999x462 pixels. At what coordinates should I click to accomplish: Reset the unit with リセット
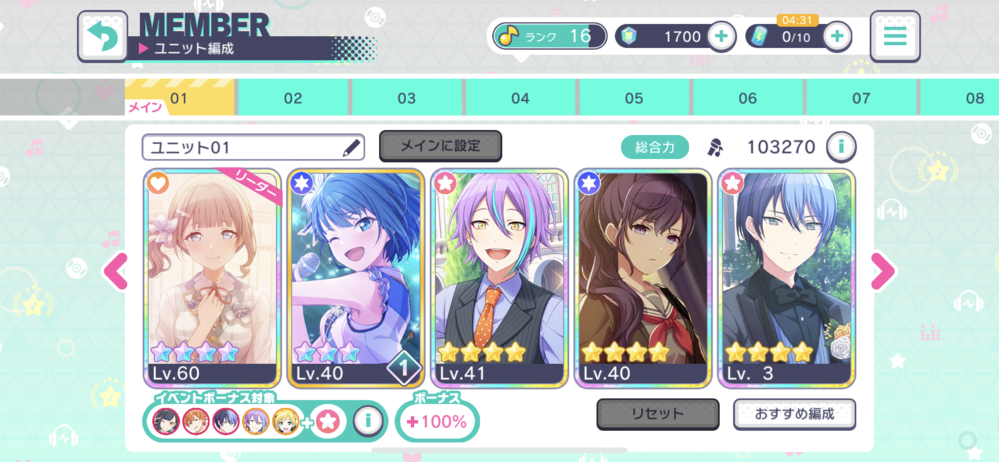(657, 413)
